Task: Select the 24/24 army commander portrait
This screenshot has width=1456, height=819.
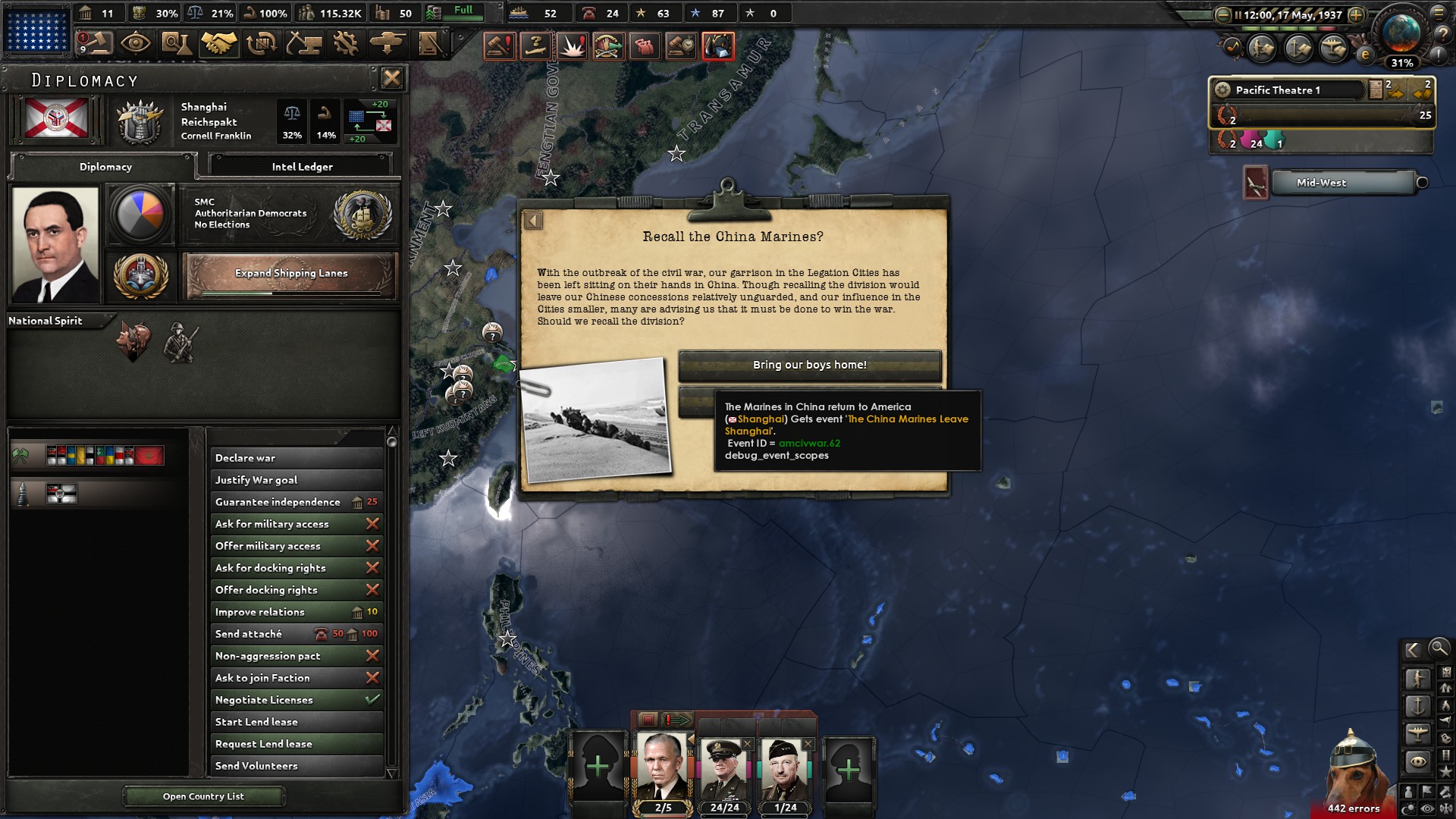Action: tap(726, 767)
